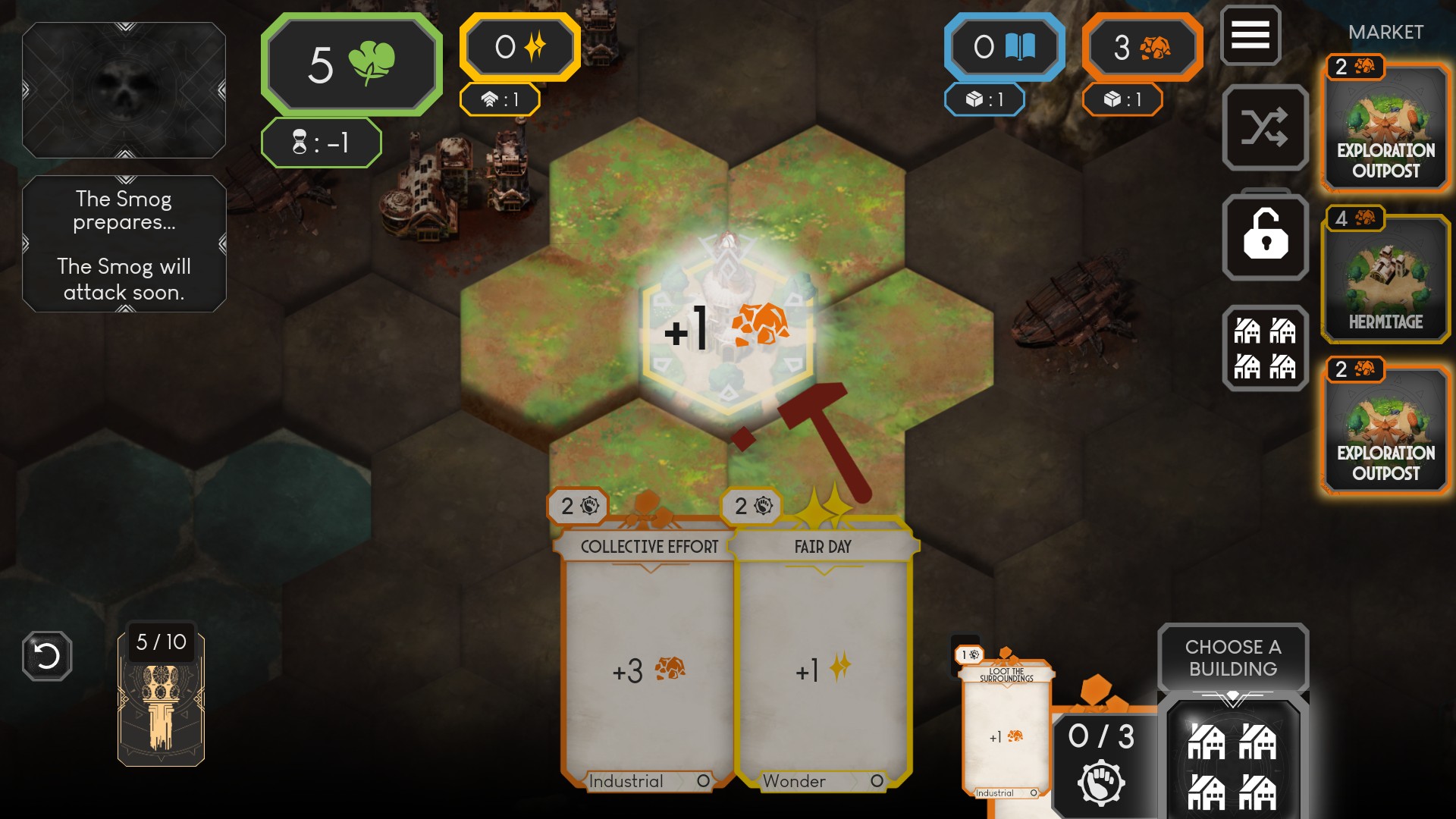Open the Smog skull panel
The height and width of the screenshot is (819, 1456).
coord(124,90)
